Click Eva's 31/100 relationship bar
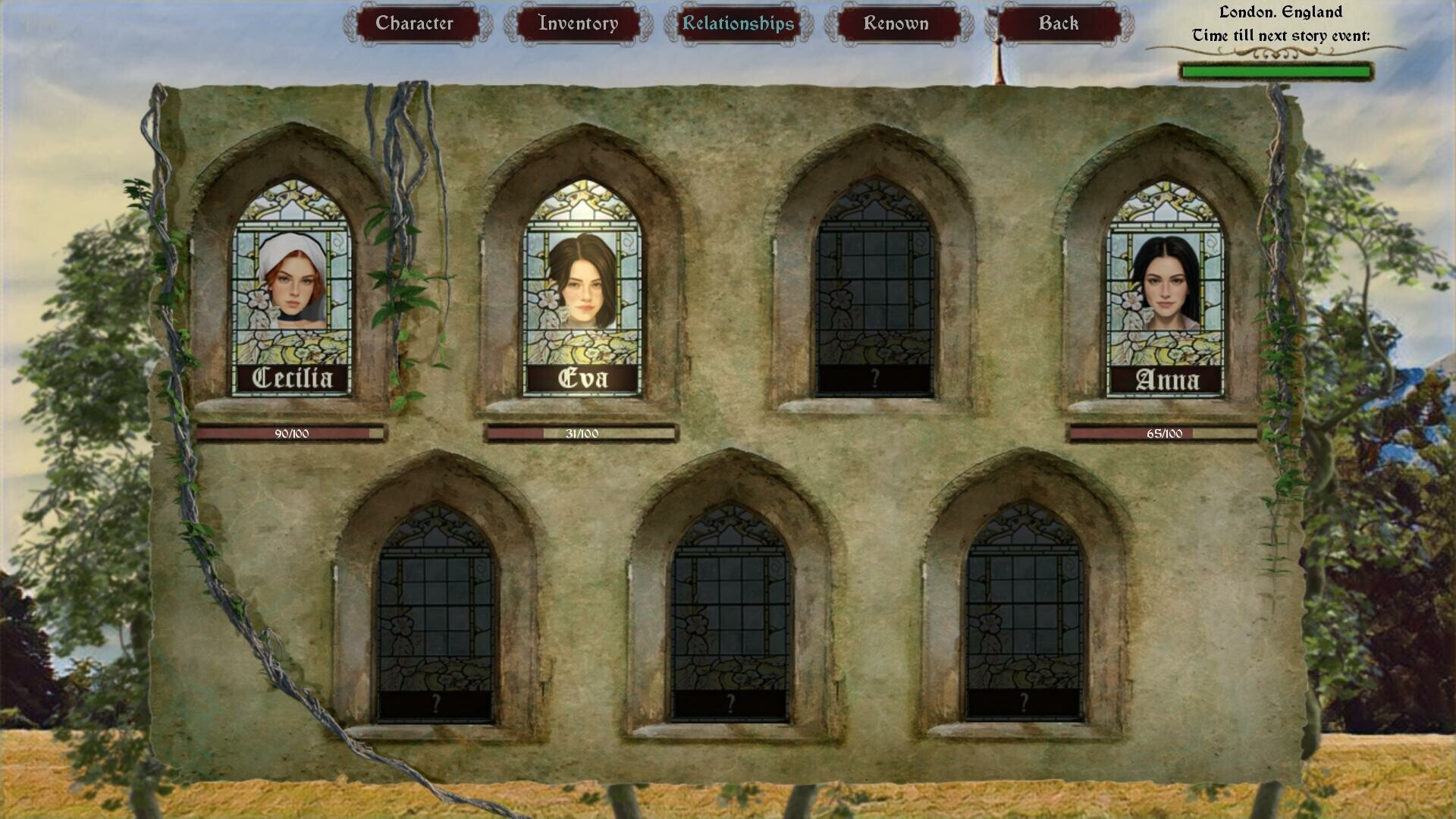The height and width of the screenshot is (819, 1456). (x=582, y=435)
